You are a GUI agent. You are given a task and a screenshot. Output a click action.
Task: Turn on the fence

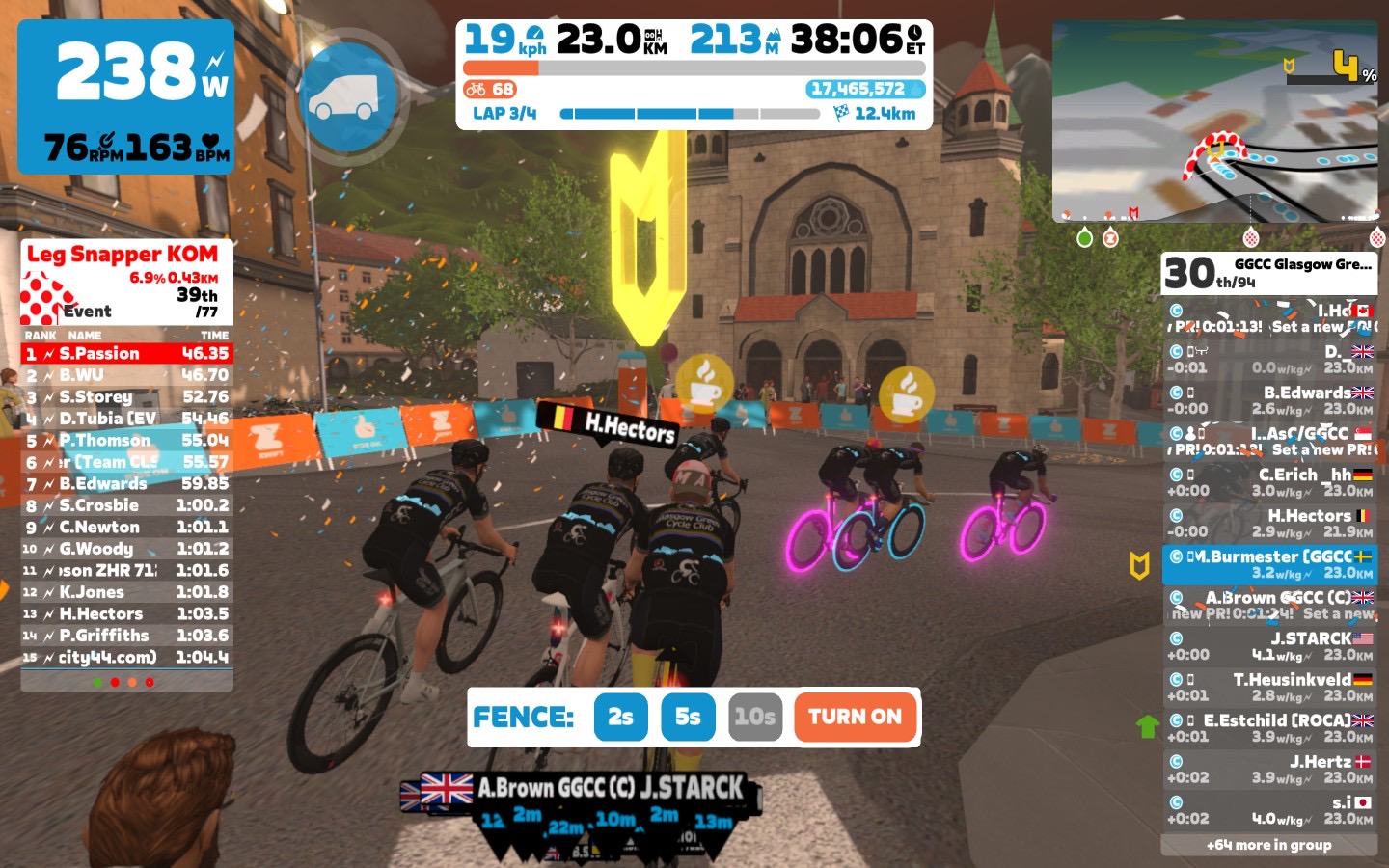[x=855, y=717]
